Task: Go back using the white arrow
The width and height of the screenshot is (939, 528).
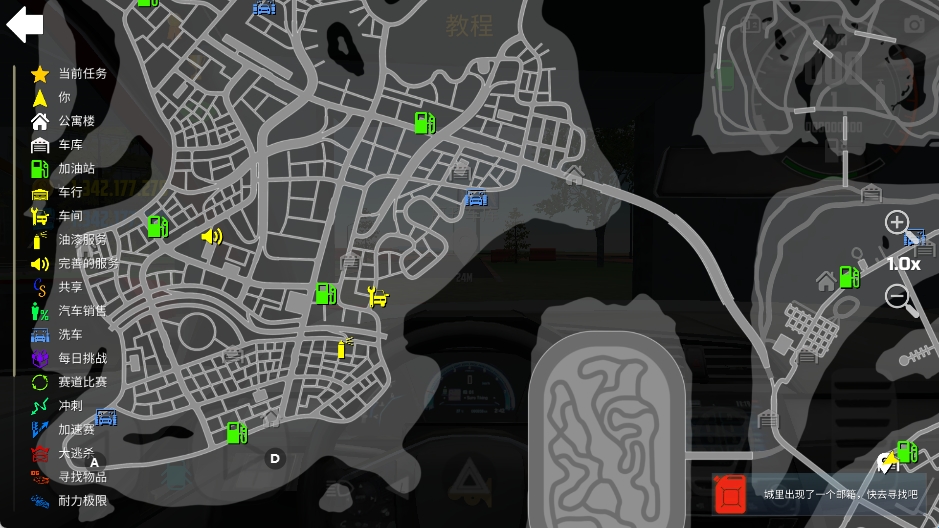Action: tap(25, 25)
